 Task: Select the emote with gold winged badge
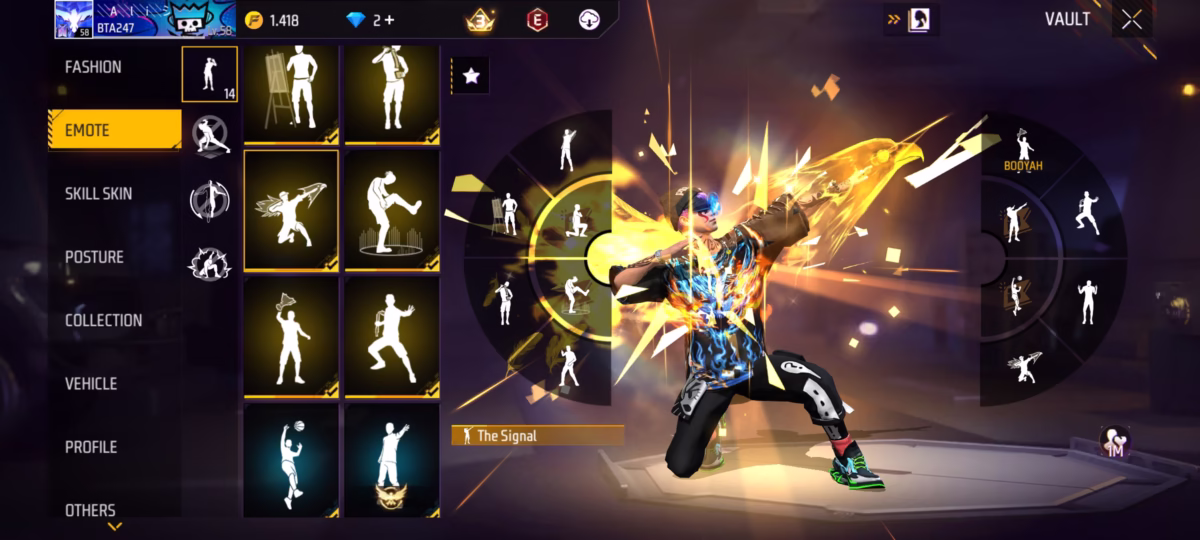(x=392, y=460)
